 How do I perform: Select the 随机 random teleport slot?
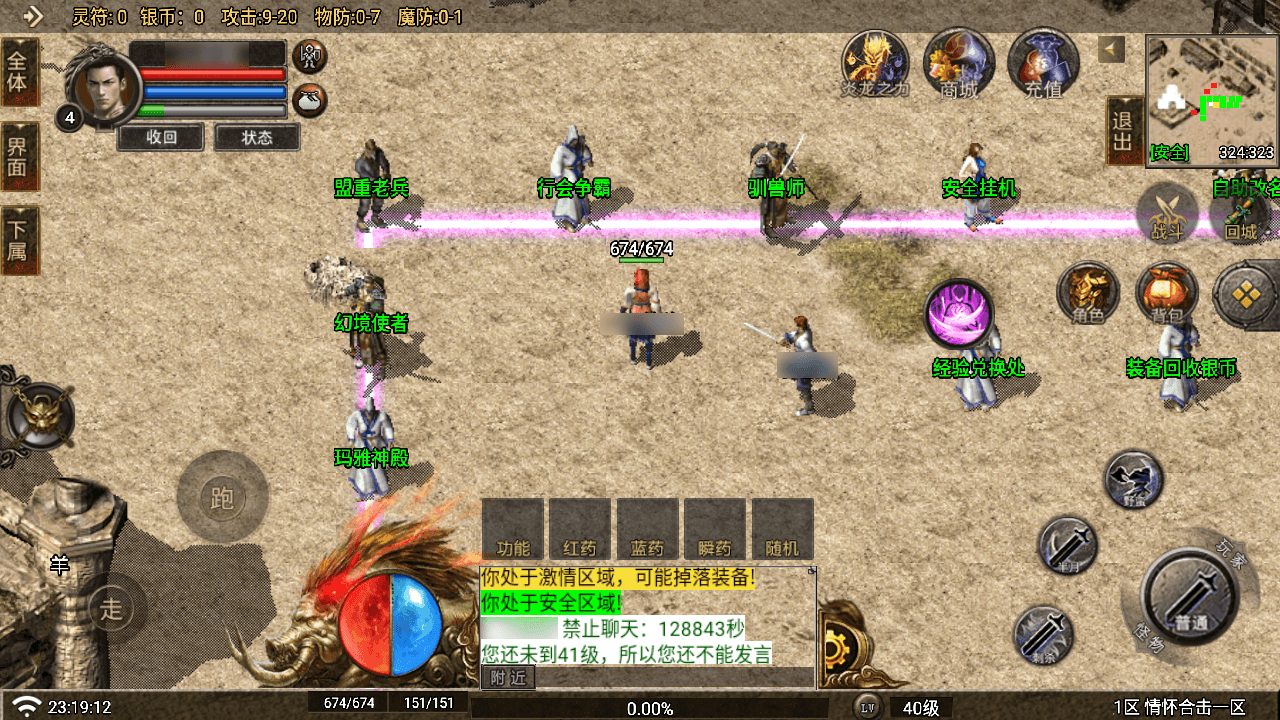tap(782, 529)
